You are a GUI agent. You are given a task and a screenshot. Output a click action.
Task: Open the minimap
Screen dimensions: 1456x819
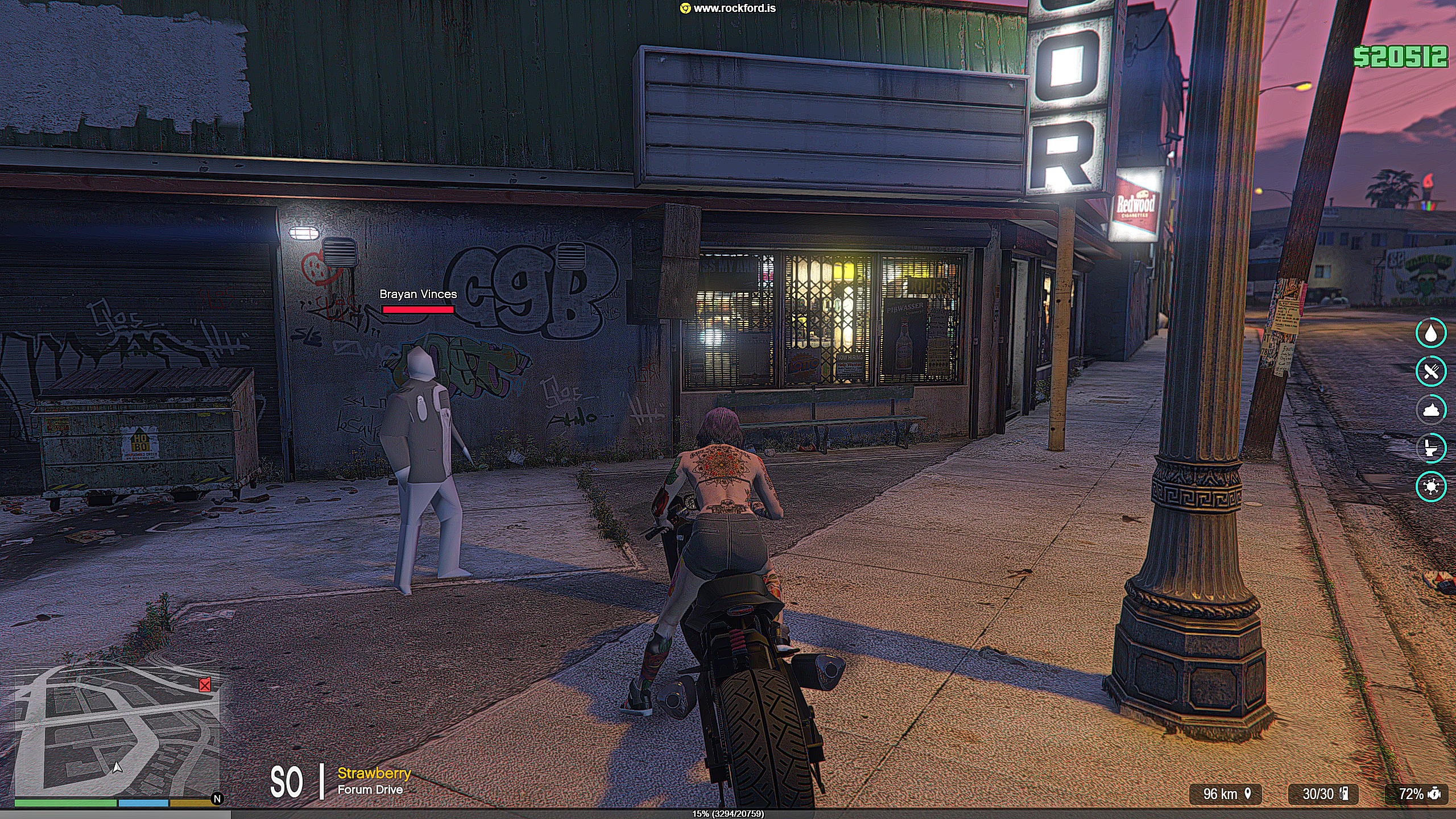coord(117,733)
